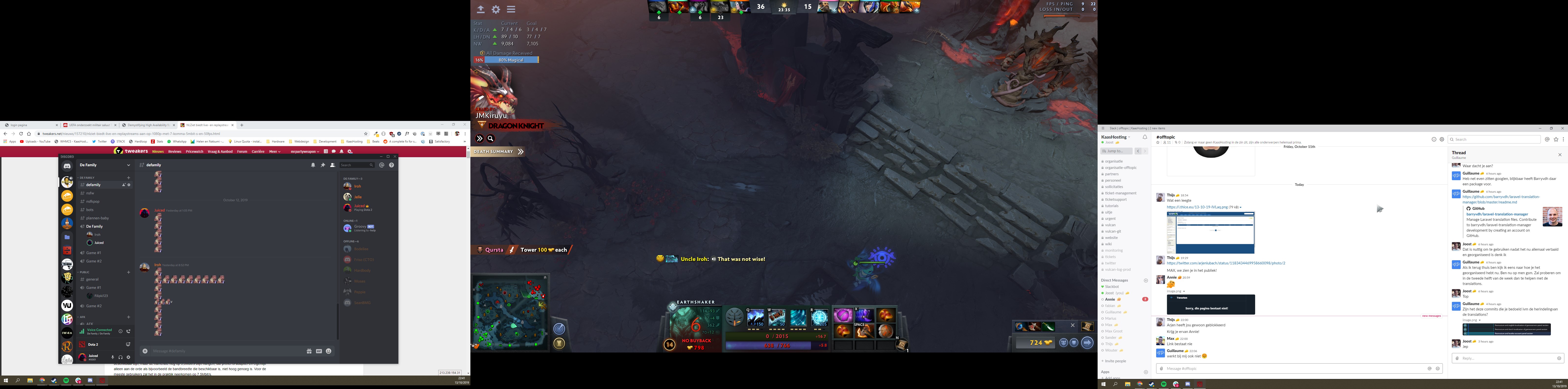This screenshot has height=389, width=1568.
Task: Click the glyph of fortification button
Action: click(559, 344)
